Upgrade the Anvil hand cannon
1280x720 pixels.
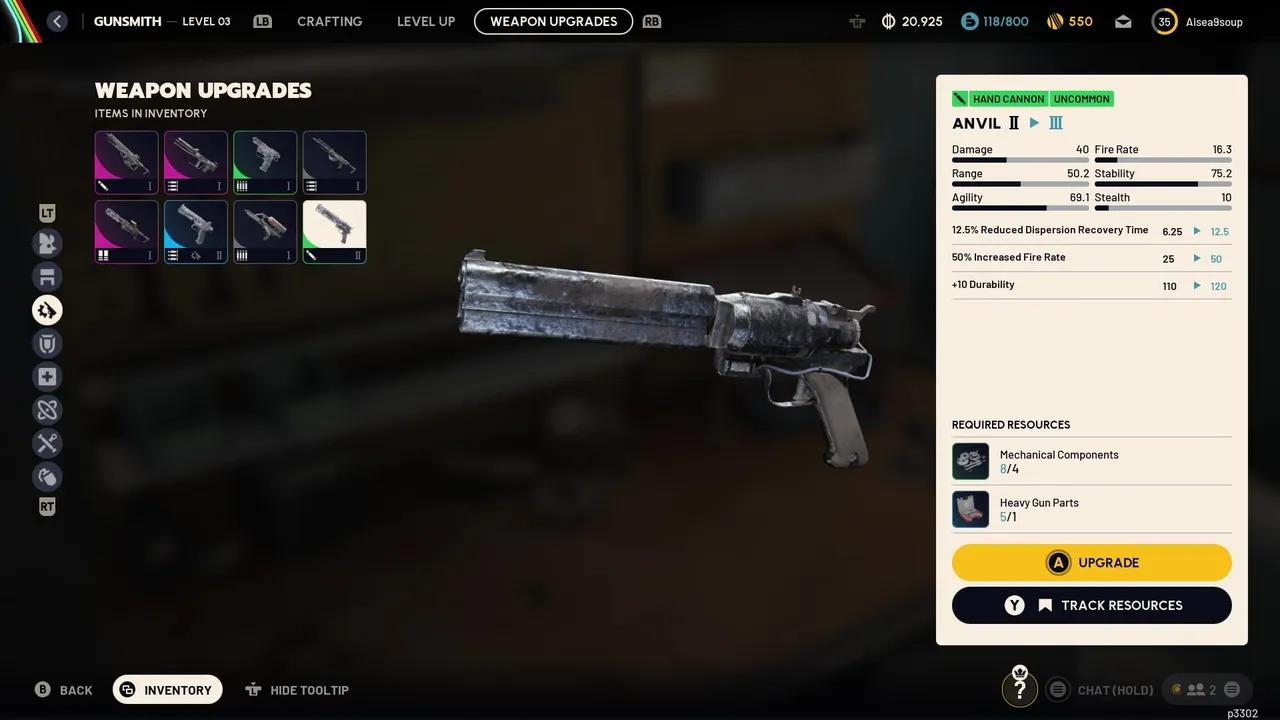click(1091, 563)
